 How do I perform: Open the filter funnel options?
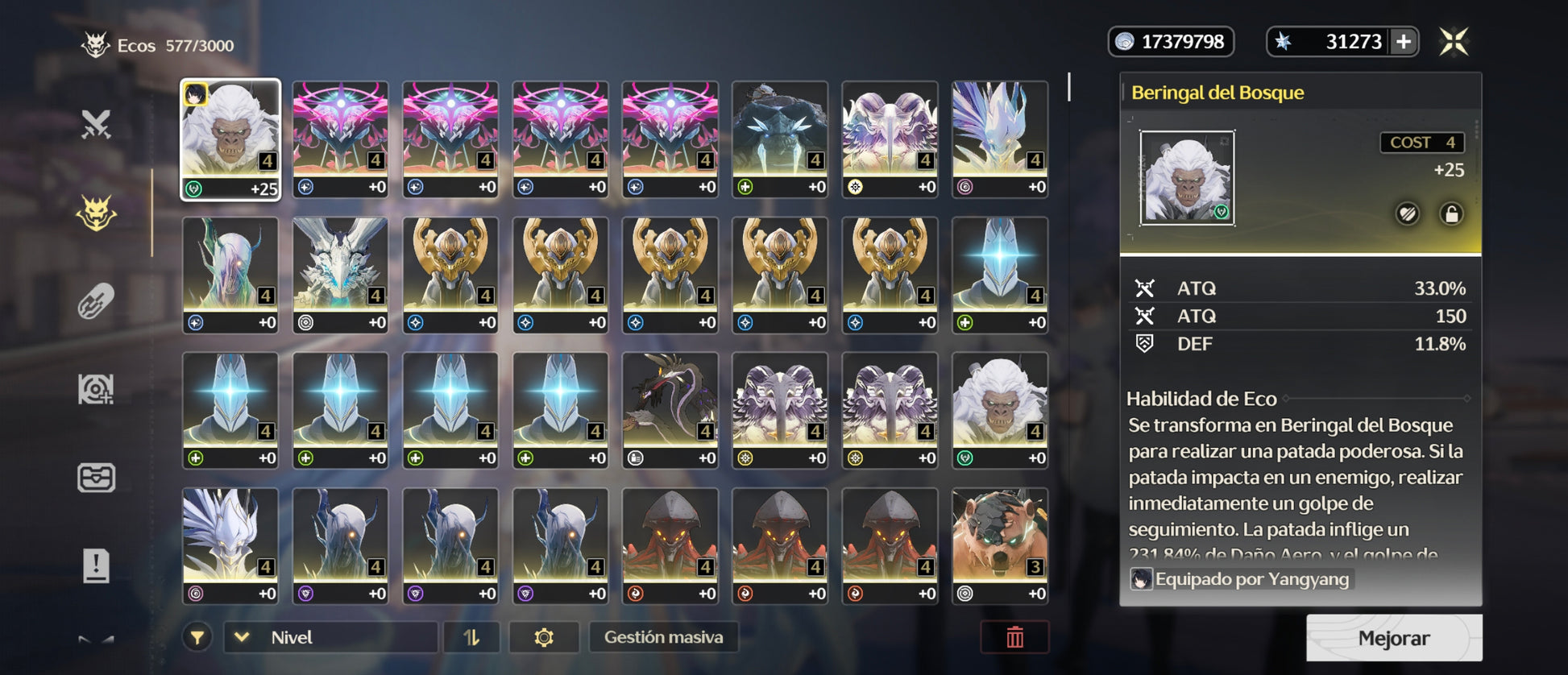[197, 637]
